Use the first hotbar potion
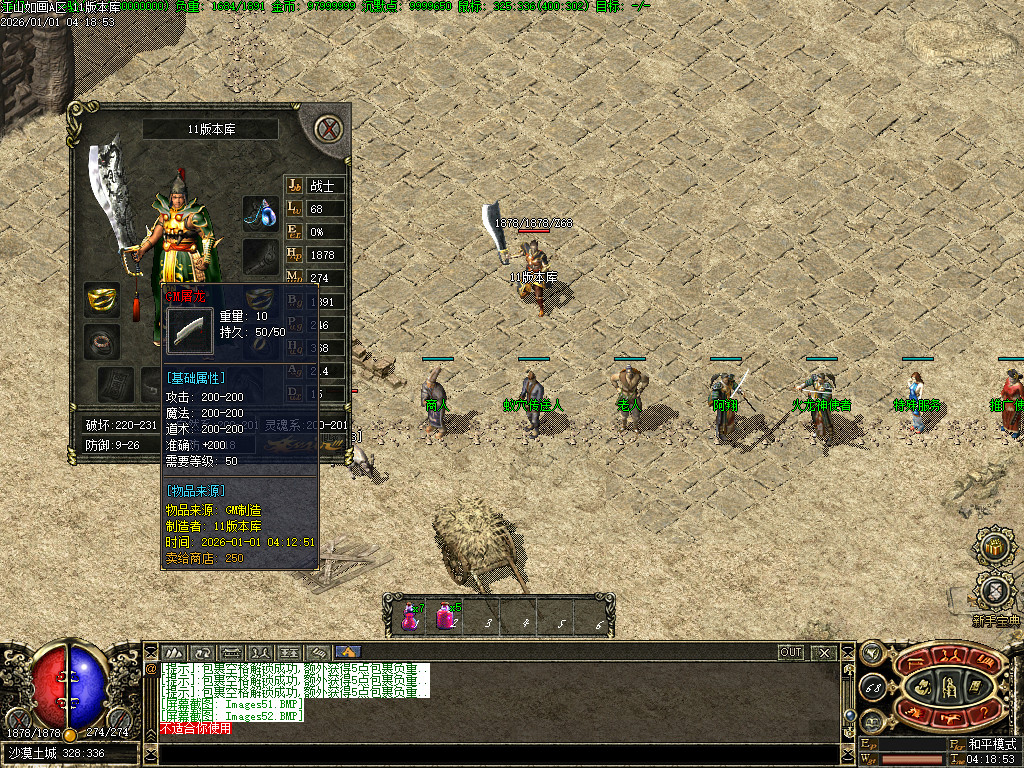 tap(410, 617)
